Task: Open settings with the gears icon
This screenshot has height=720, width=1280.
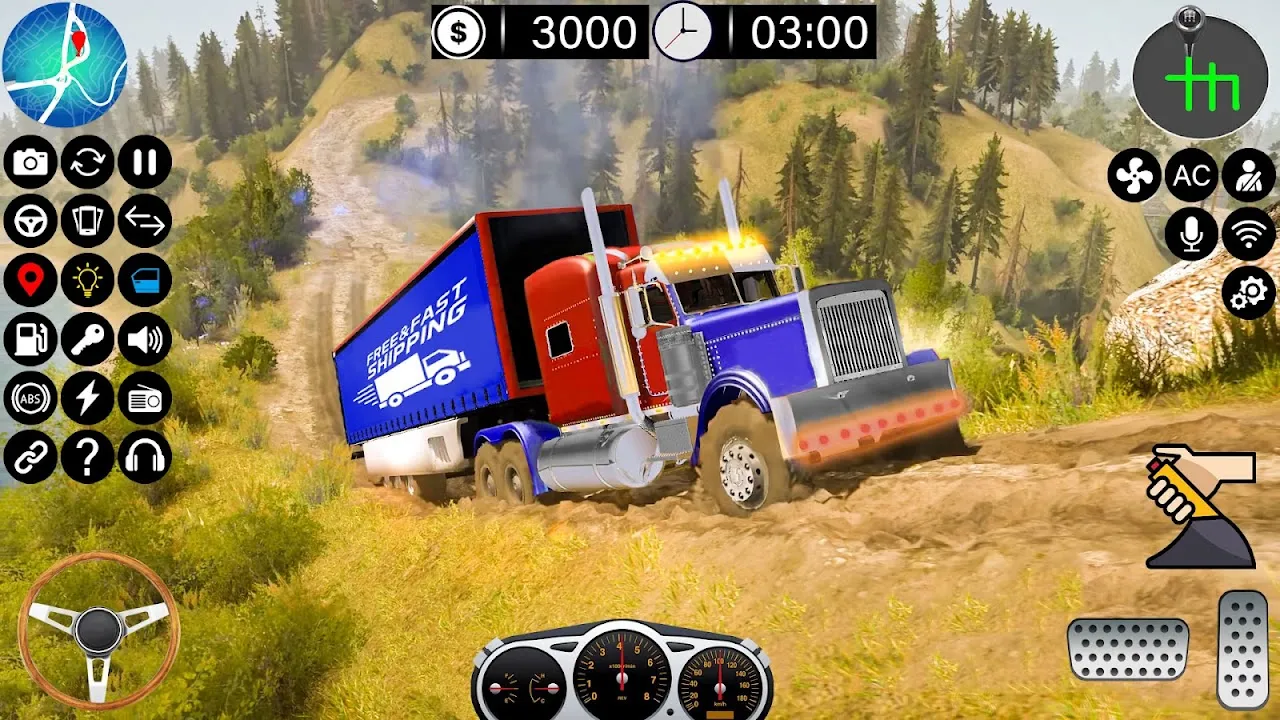Action: (x=1249, y=293)
